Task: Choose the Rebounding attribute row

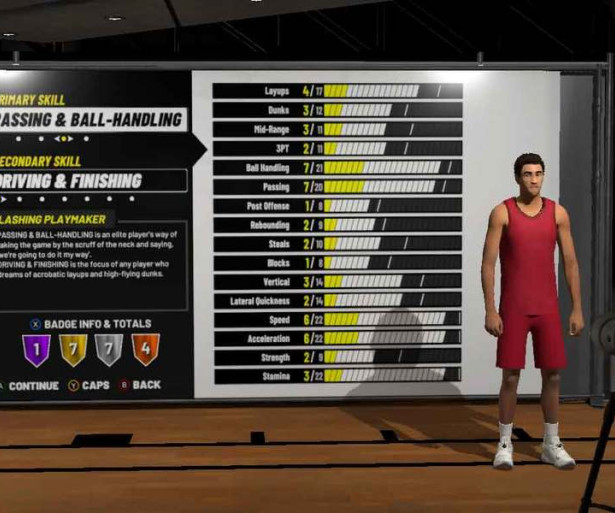Action: [x=337, y=224]
